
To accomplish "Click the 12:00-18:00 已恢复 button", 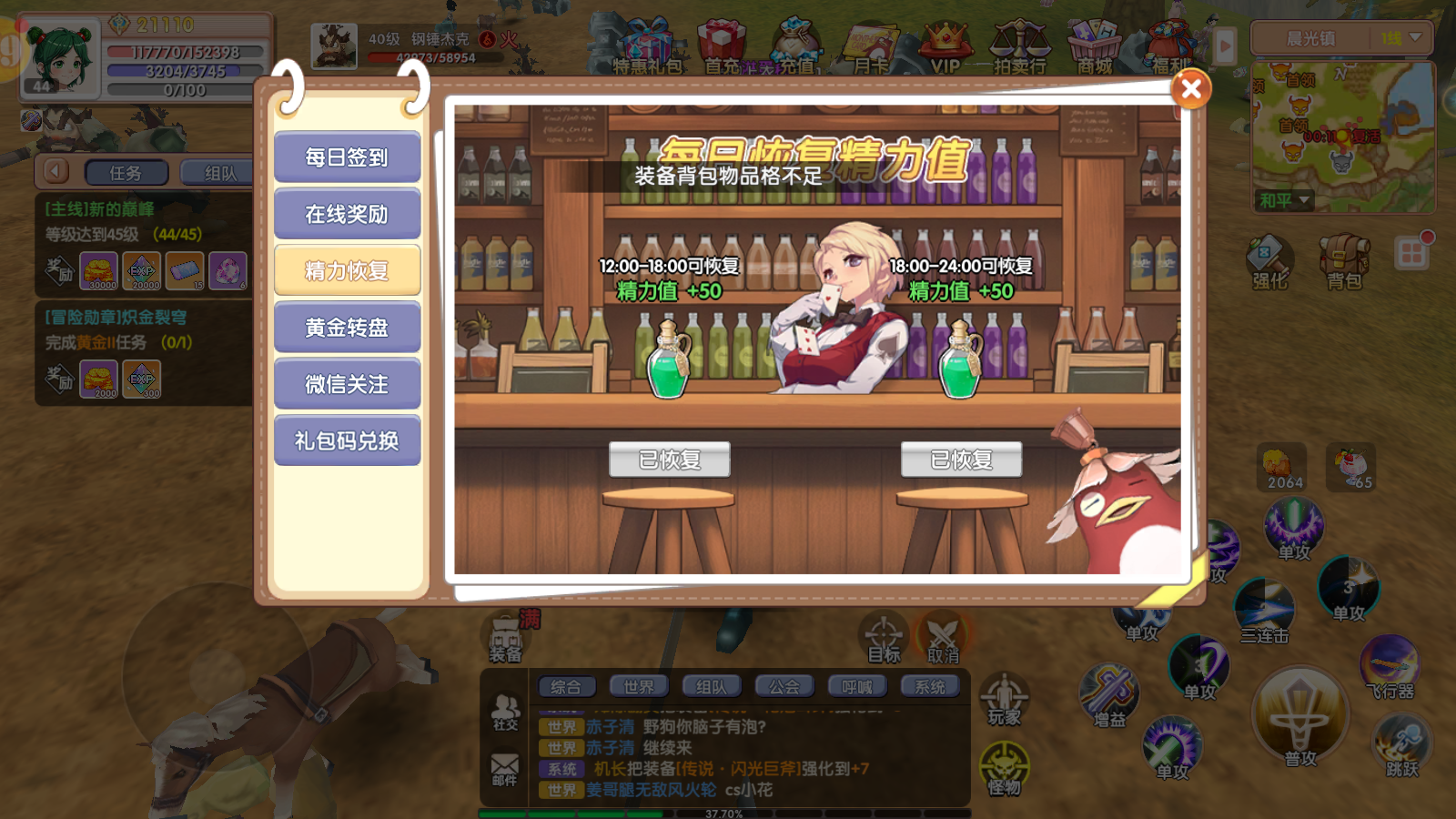I will pyautogui.click(x=670, y=460).
